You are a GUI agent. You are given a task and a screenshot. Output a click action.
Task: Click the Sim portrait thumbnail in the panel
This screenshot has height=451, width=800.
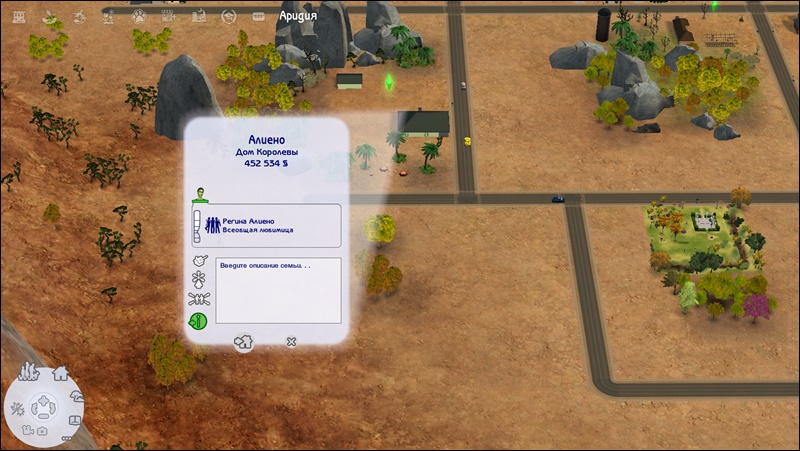click(199, 192)
